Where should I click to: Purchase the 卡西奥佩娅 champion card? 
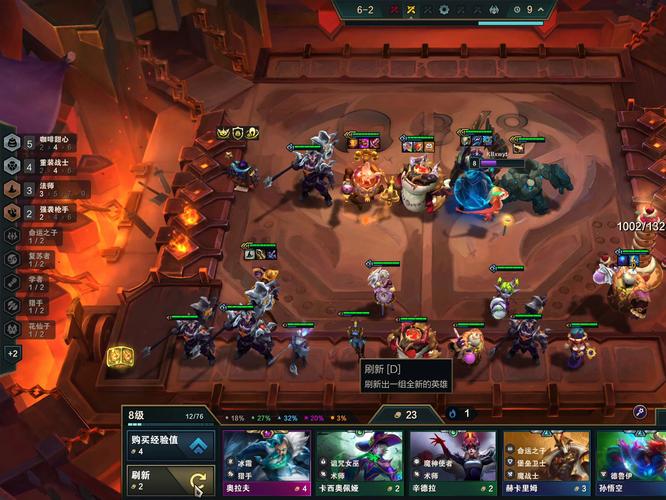[x=360, y=463]
